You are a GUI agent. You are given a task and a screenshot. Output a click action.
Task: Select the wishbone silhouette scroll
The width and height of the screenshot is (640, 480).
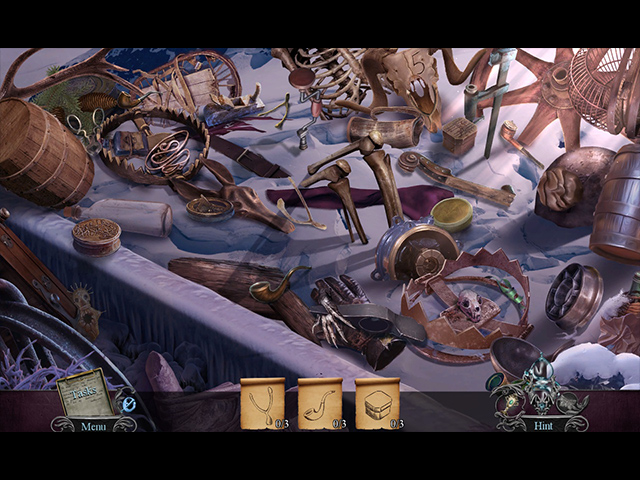coord(262,403)
